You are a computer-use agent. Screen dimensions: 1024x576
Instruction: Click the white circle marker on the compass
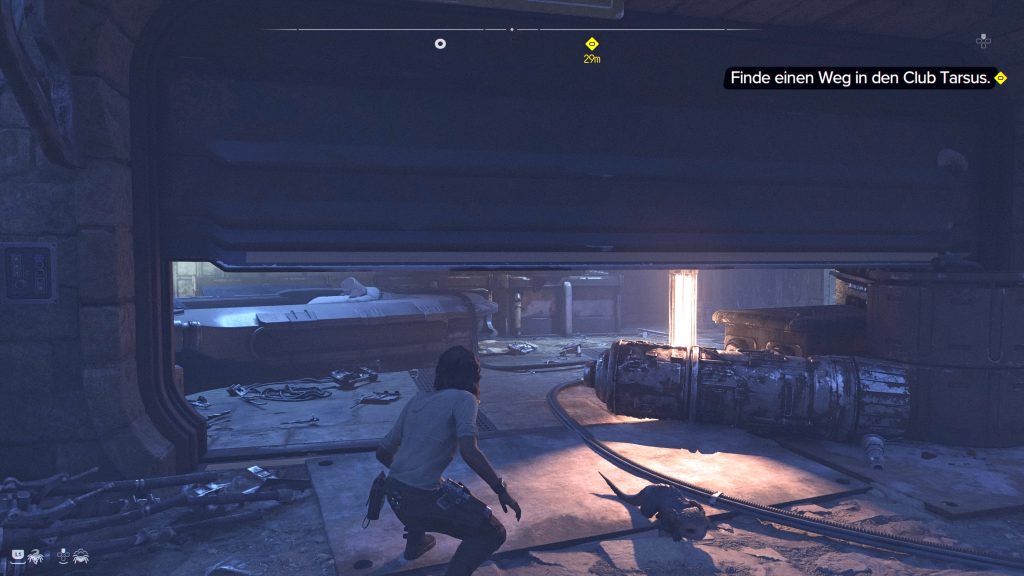[x=440, y=43]
